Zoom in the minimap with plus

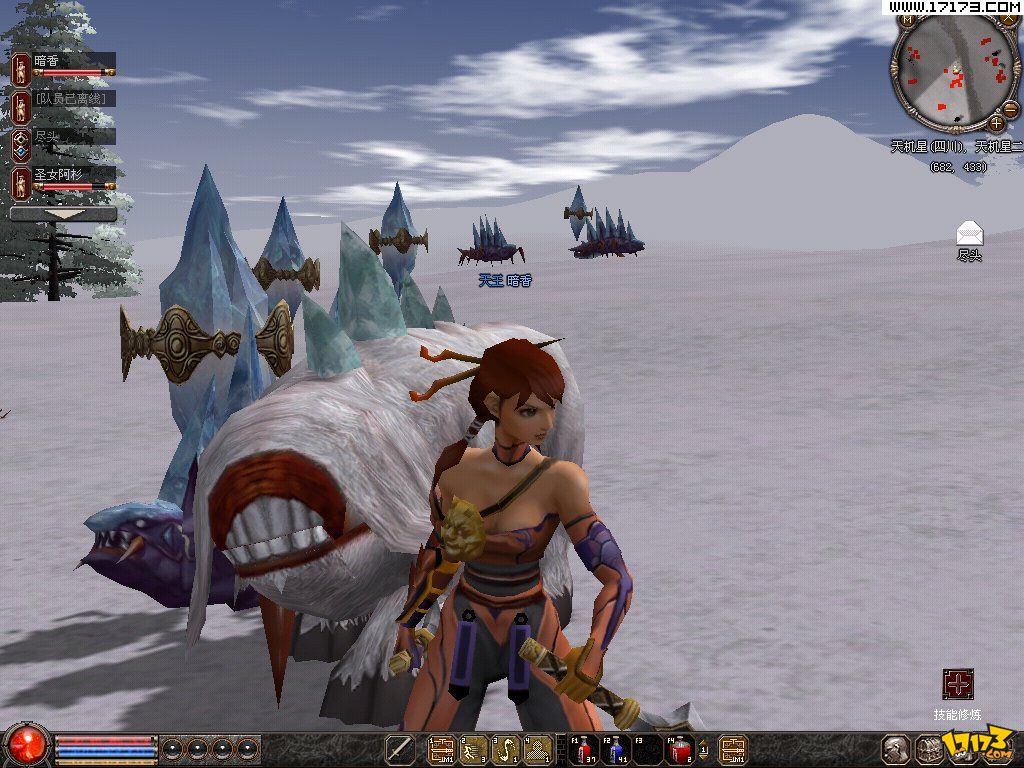[996, 124]
